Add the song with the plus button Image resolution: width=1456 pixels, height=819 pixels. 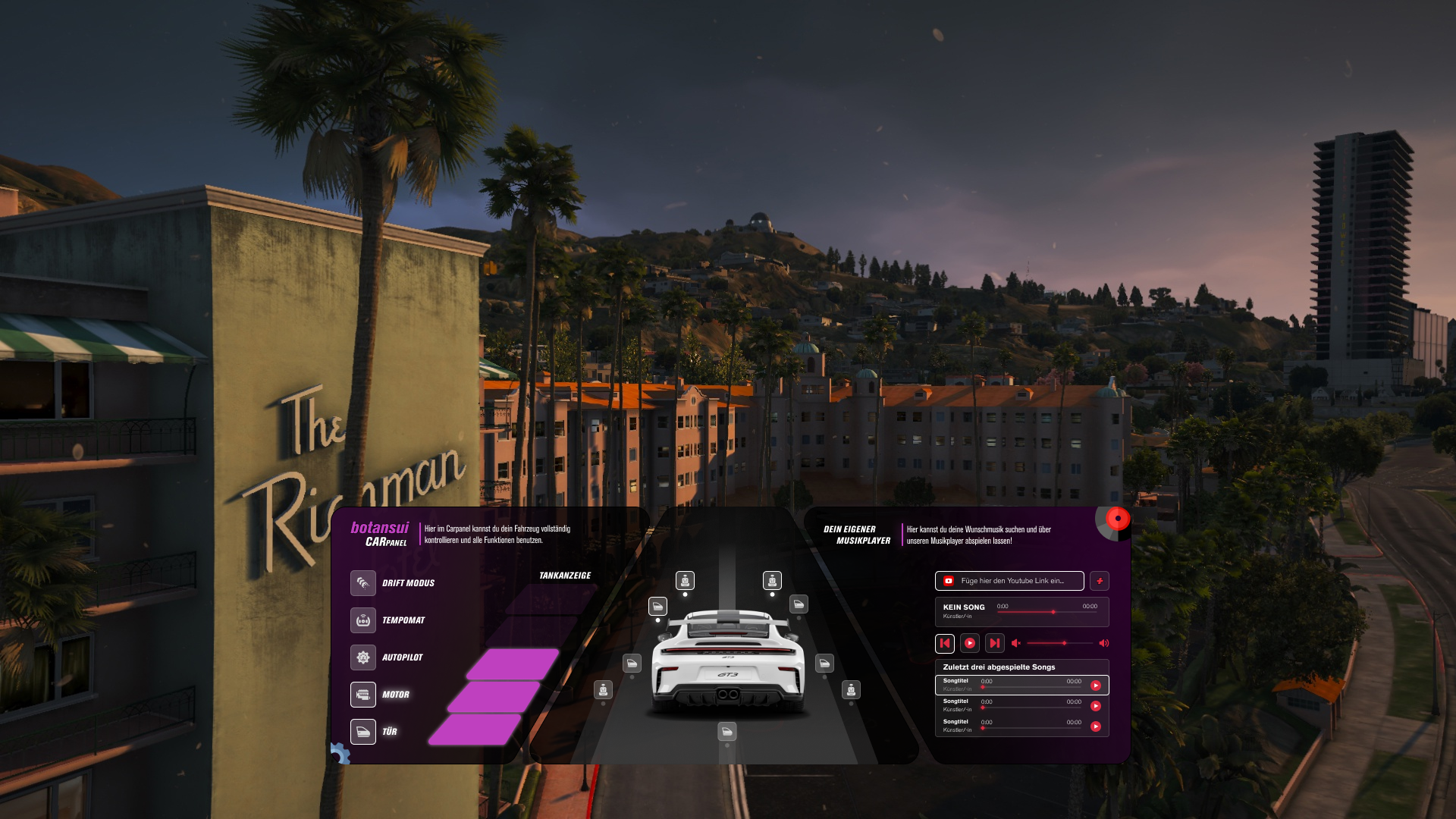[1099, 581]
